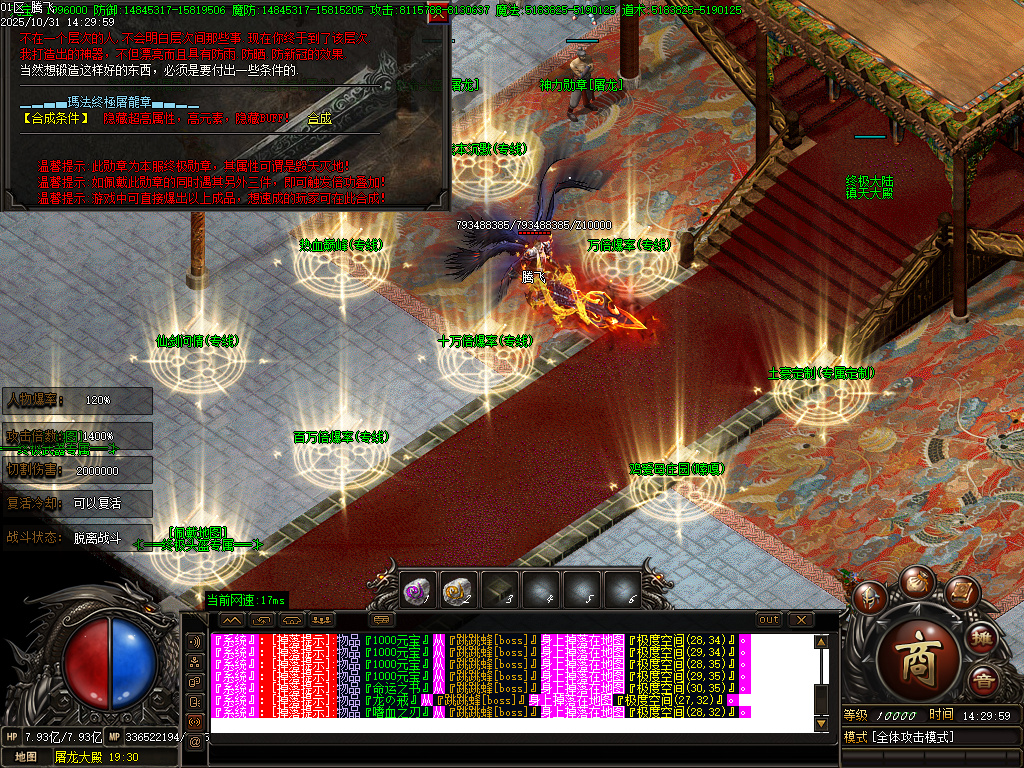Toggle the speaker chat channel icon
The height and width of the screenshot is (768, 1024).
tap(194, 640)
